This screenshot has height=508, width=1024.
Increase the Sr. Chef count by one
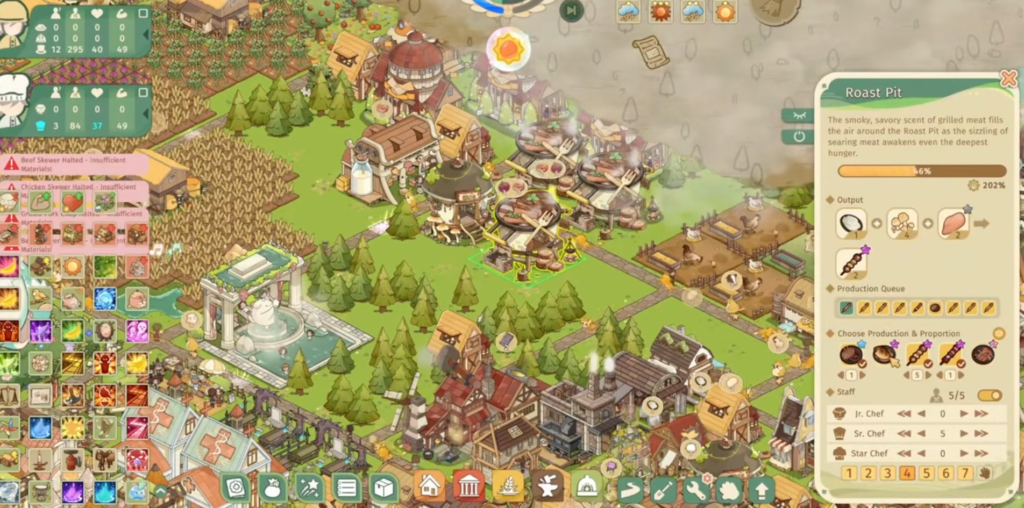[x=964, y=433]
